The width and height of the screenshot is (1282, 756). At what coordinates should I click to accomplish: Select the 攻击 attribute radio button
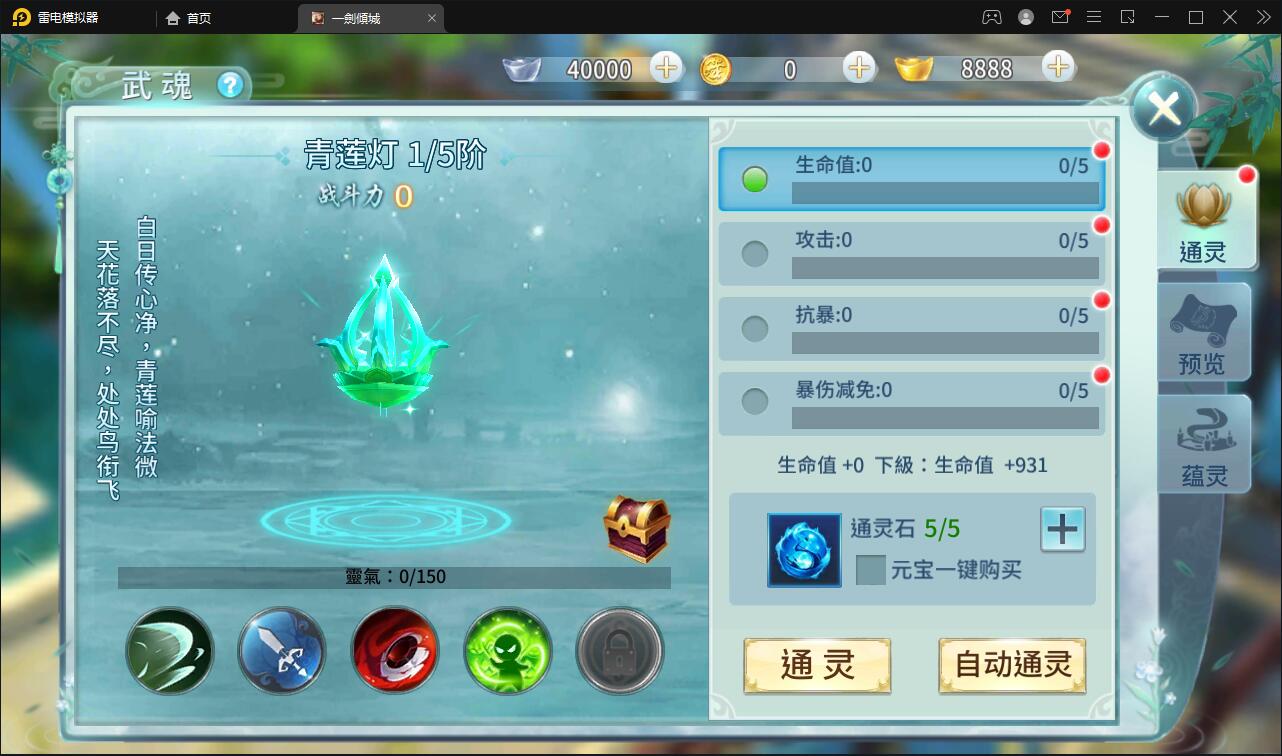click(755, 253)
